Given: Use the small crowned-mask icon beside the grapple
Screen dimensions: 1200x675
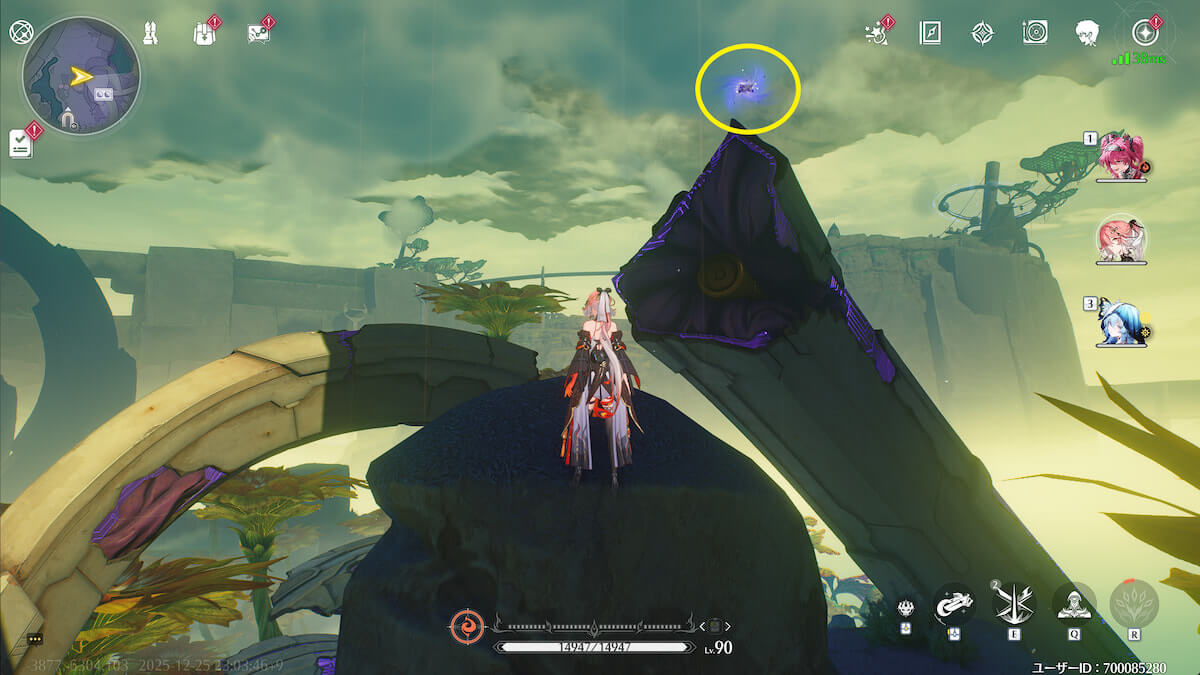Looking at the screenshot, I should tap(905, 607).
